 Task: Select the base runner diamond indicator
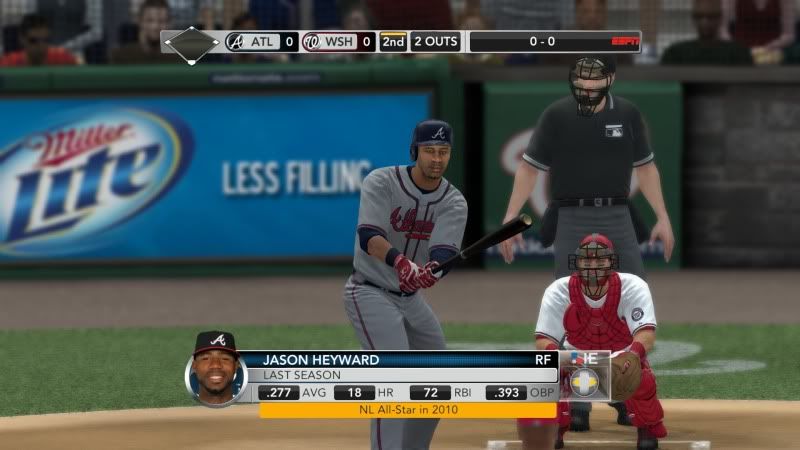tap(191, 43)
